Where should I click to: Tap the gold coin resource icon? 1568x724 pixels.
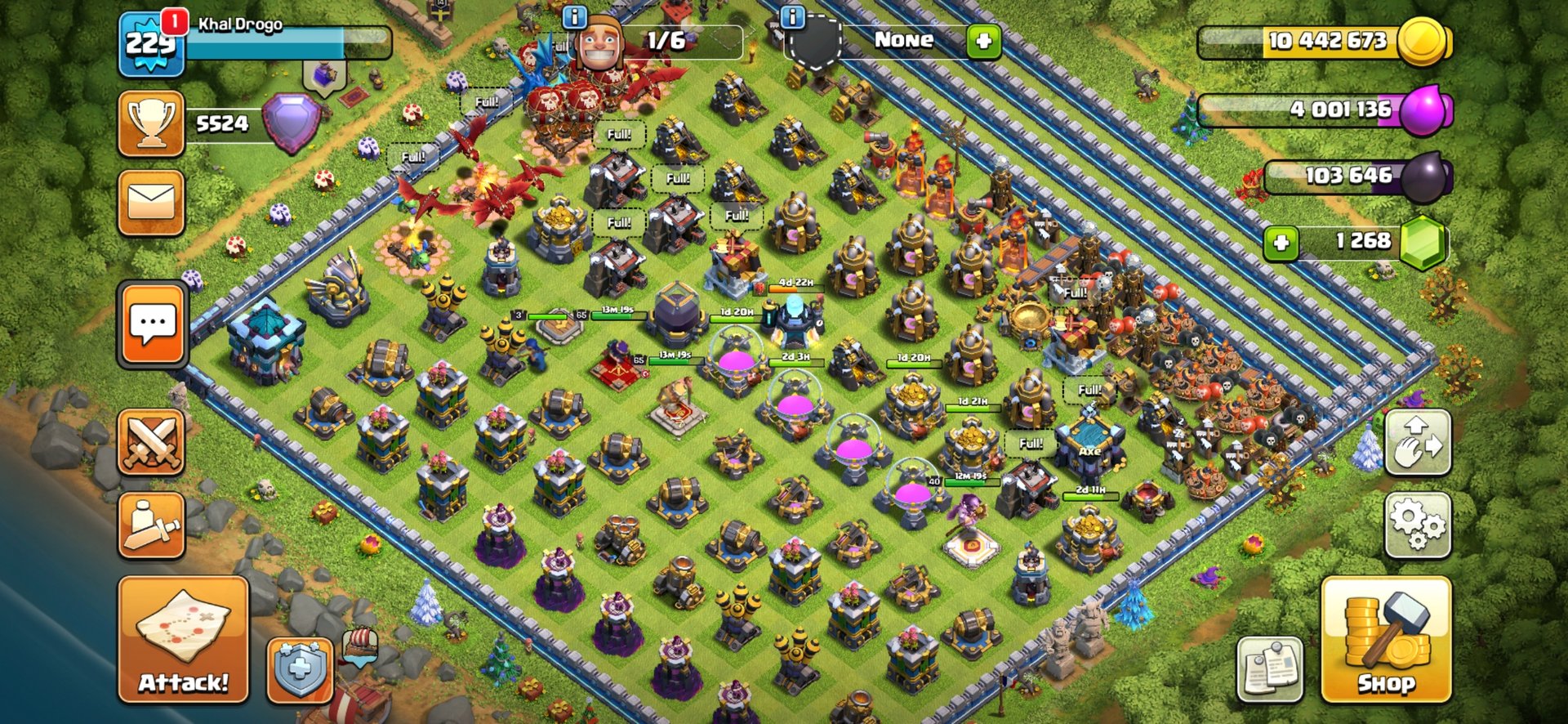[x=1422, y=41]
